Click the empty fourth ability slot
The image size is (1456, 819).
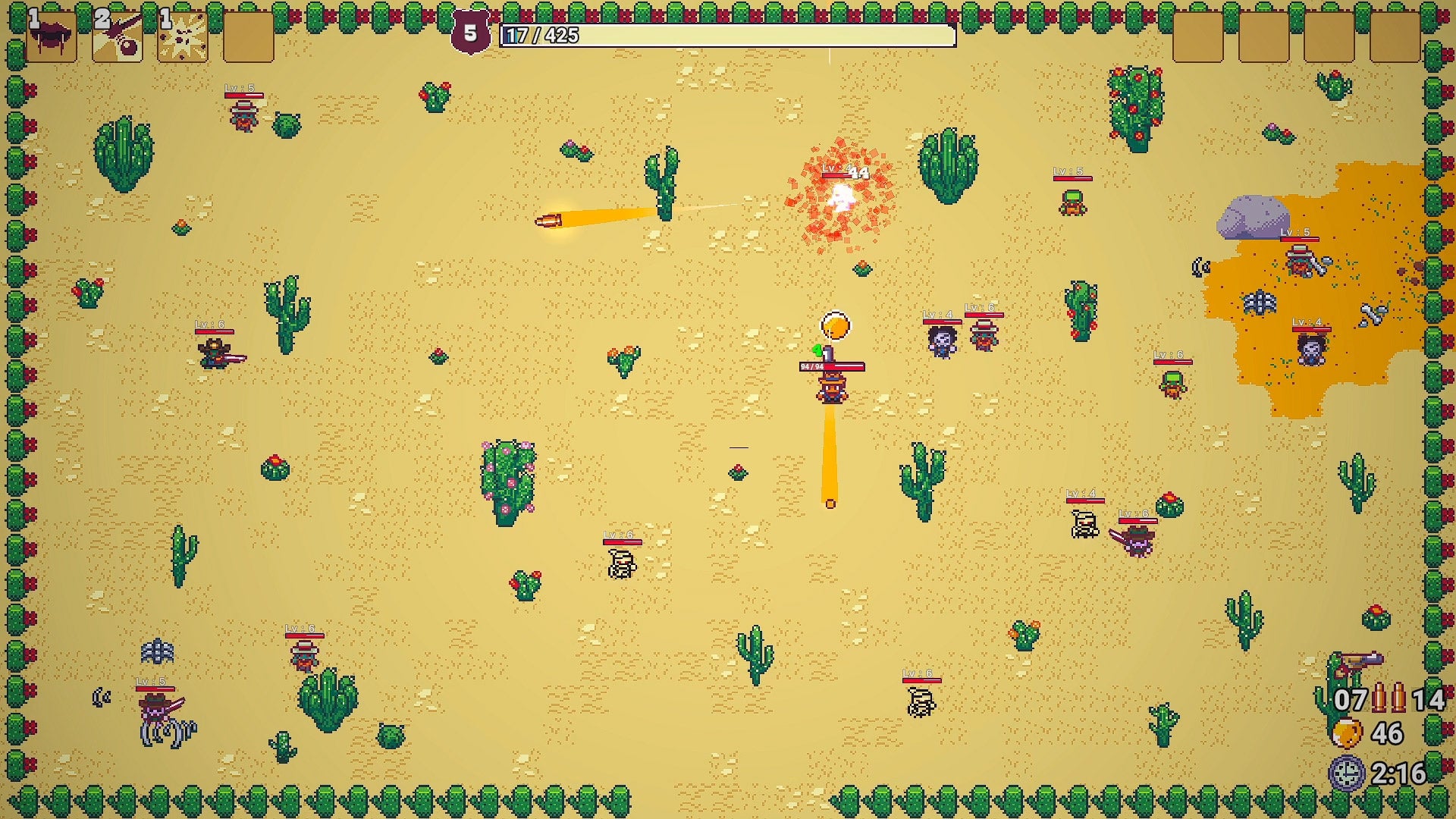point(250,36)
